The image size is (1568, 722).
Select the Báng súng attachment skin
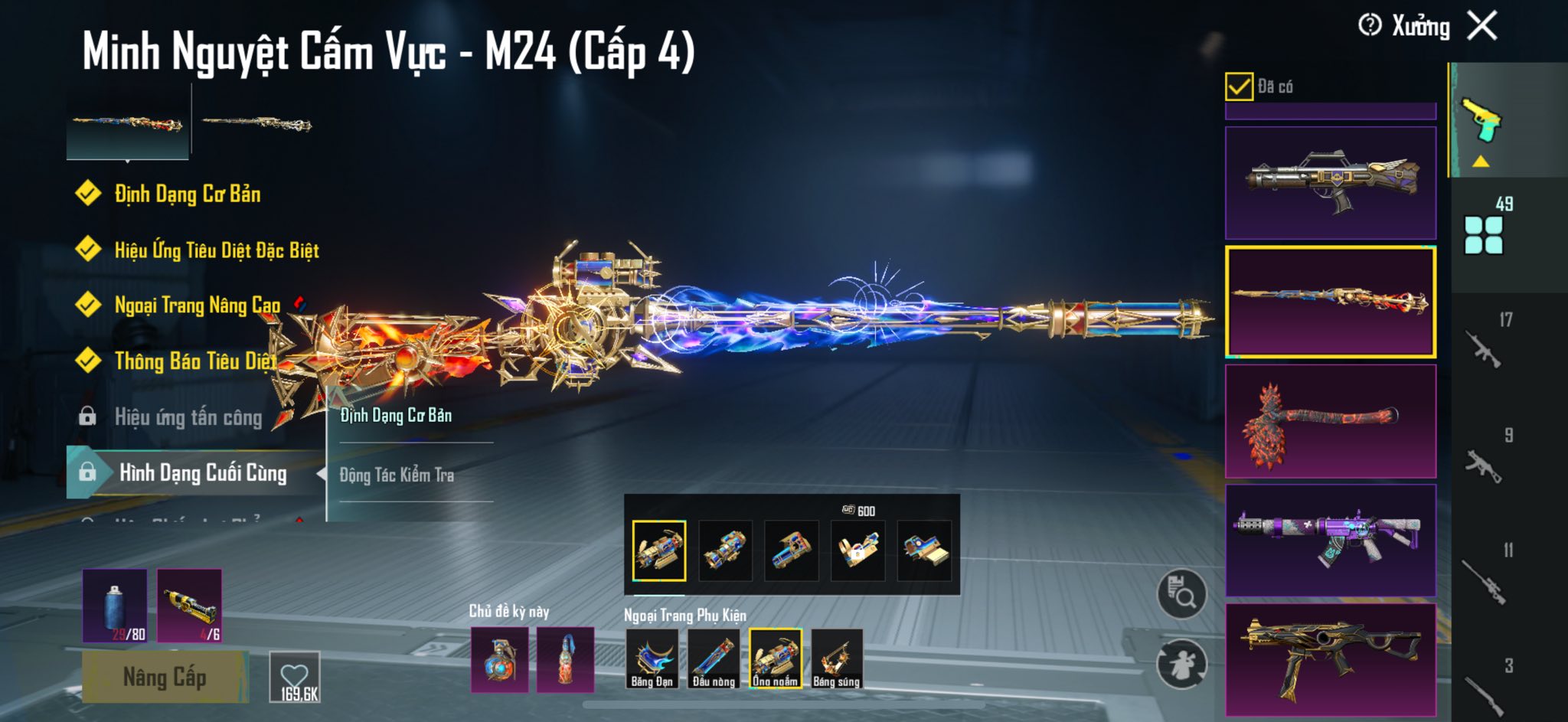pyautogui.click(x=837, y=658)
